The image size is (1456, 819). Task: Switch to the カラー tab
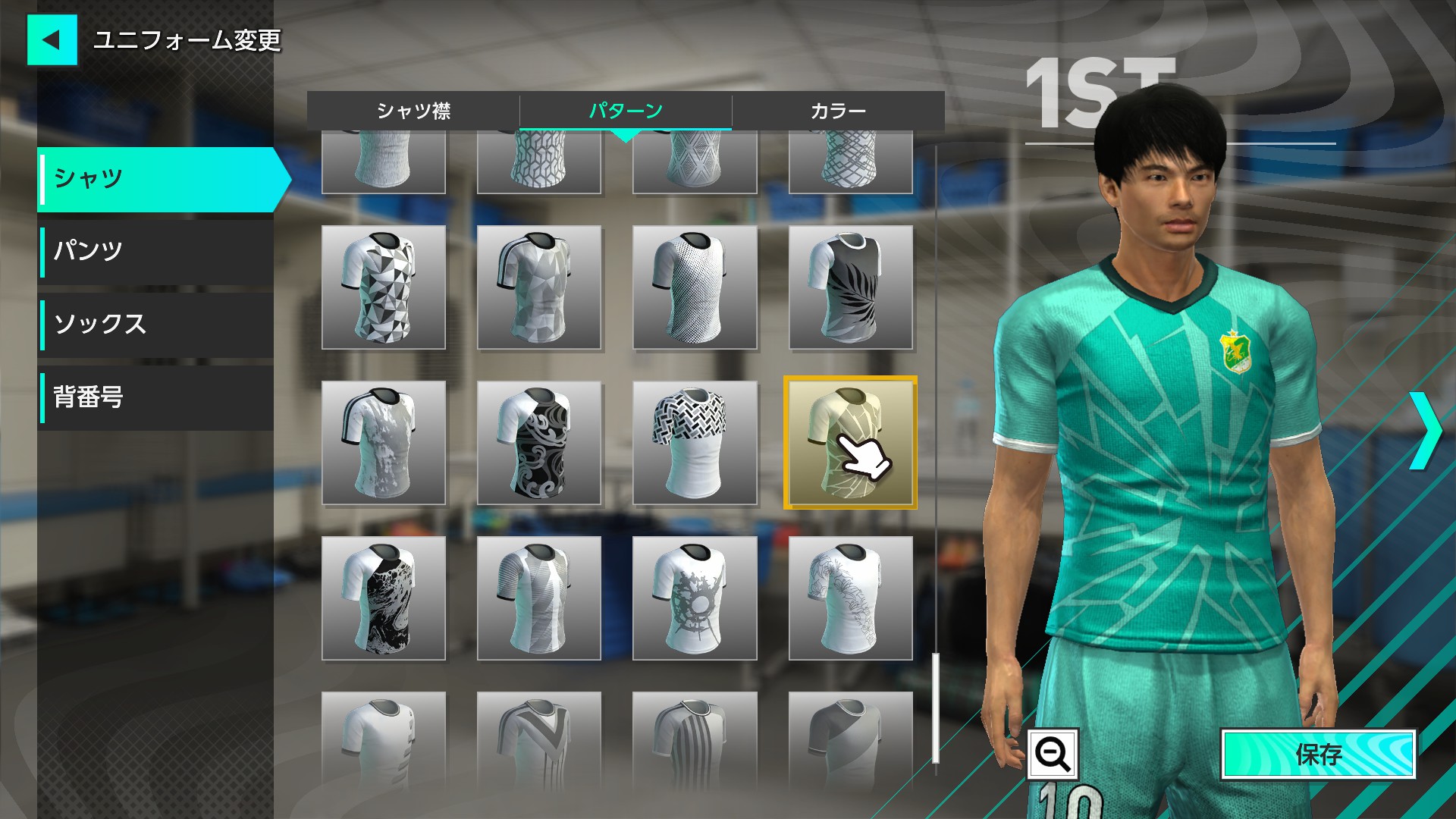[x=838, y=111]
